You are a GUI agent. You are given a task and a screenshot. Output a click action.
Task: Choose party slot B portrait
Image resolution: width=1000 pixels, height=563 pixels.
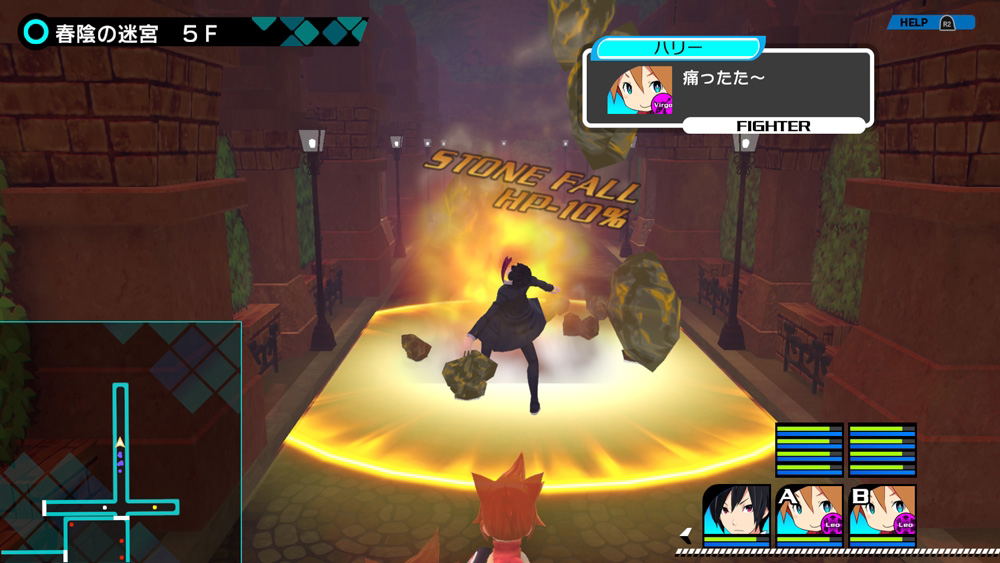point(882,511)
